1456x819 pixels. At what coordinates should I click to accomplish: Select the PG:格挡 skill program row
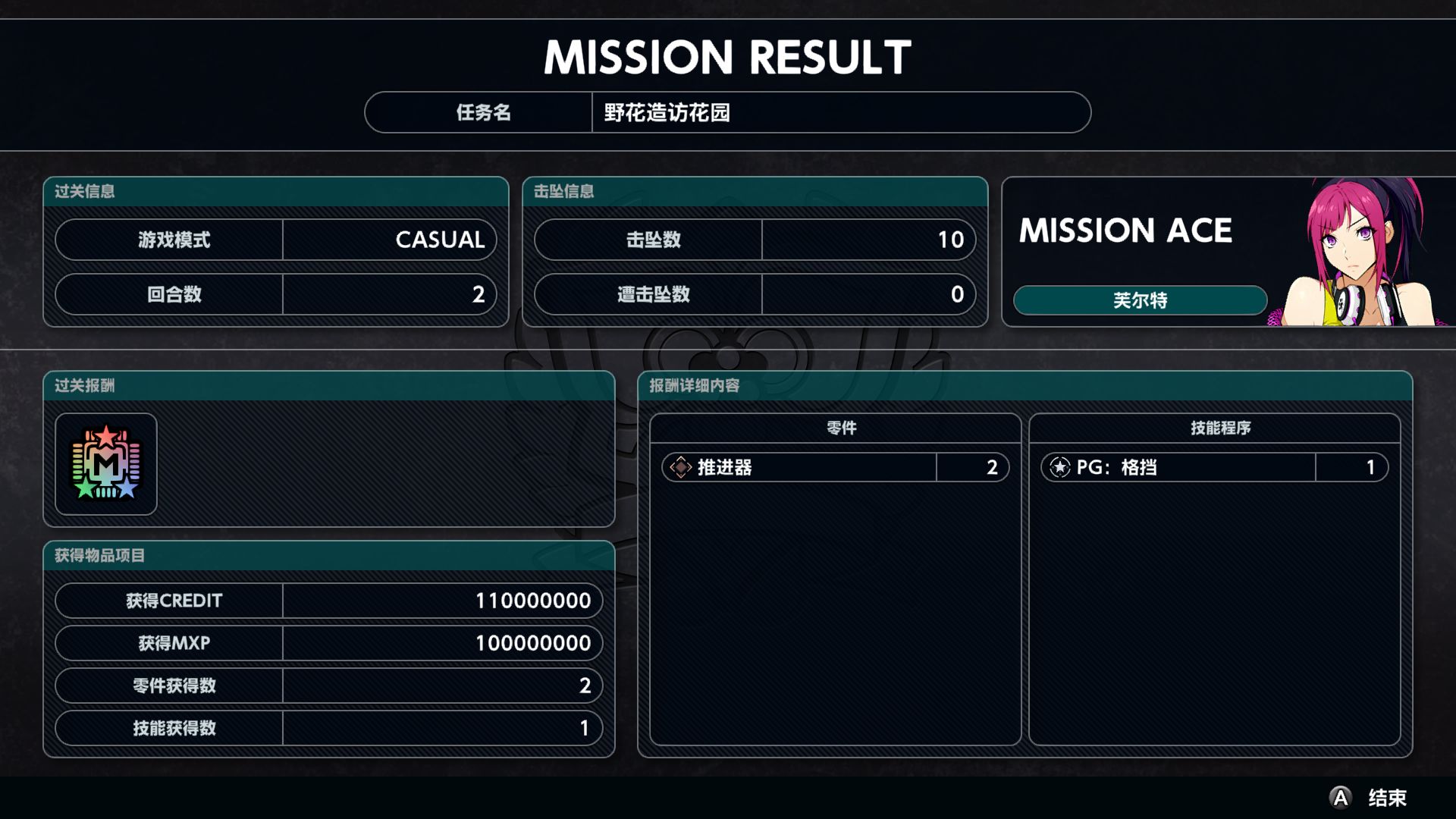(x=1214, y=467)
